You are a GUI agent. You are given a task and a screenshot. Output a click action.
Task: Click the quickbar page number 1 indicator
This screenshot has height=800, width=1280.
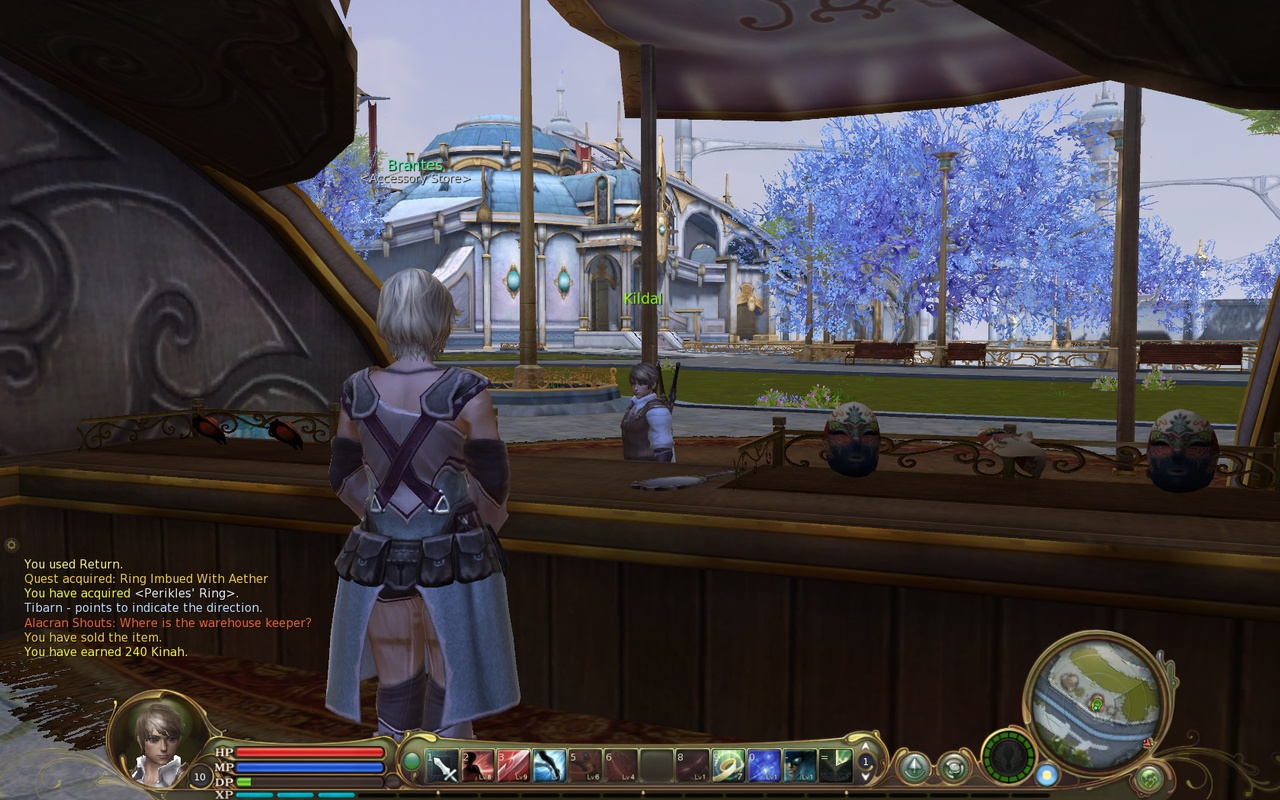865,762
